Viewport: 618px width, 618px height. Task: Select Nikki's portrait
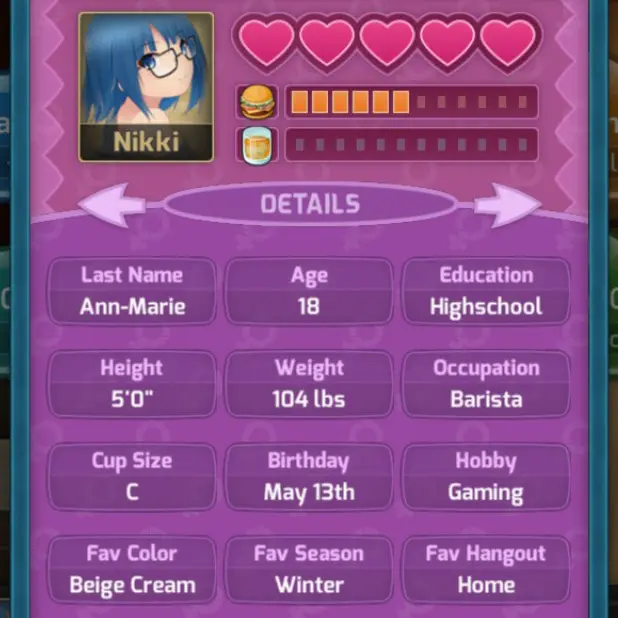(x=146, y=85)
